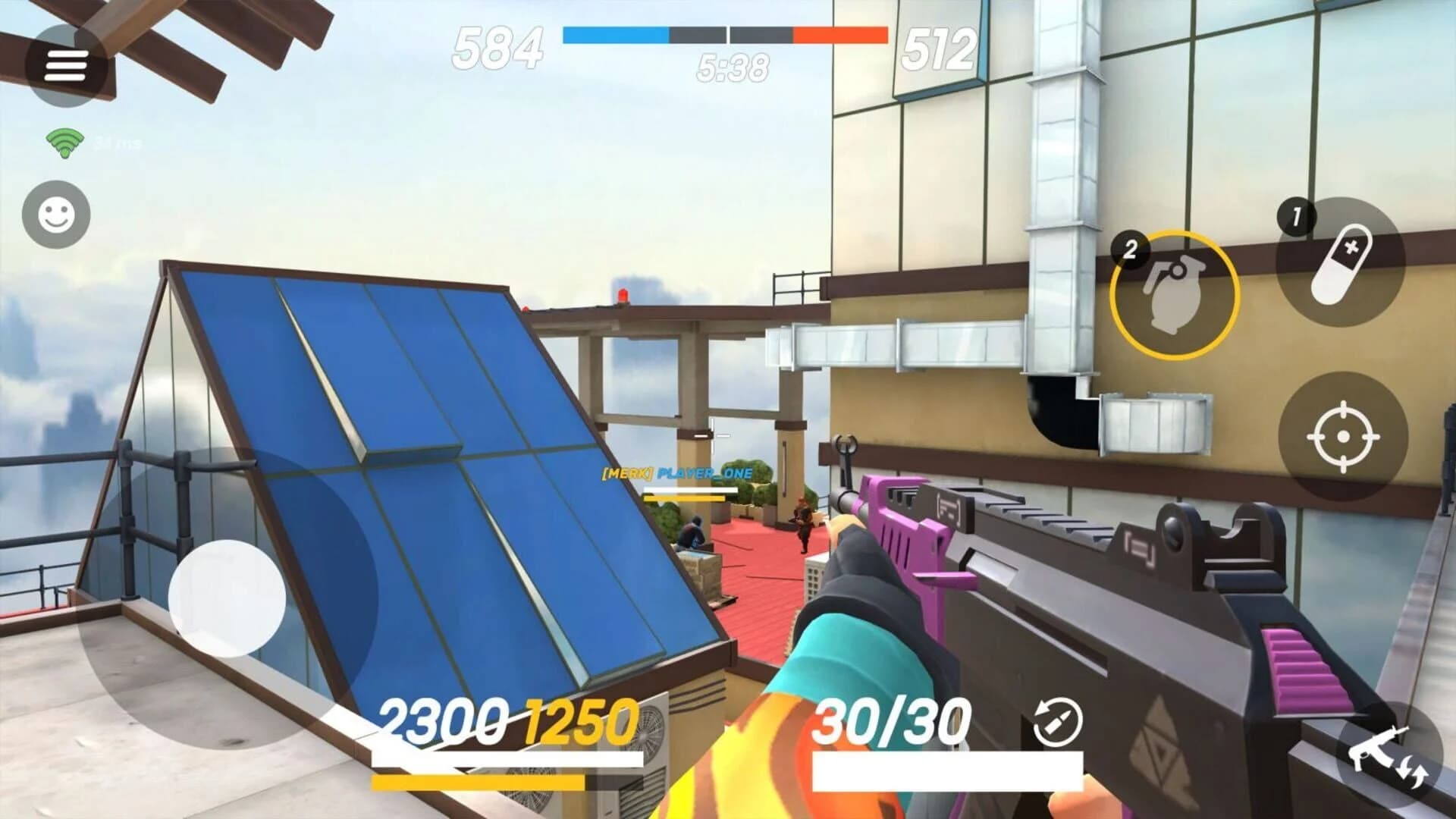Image resolution: width=1456 pixels, height=819 pixels.
Task: Tap the smiley face emote circle
Action: pyautogui.click(x=55, y=215)
